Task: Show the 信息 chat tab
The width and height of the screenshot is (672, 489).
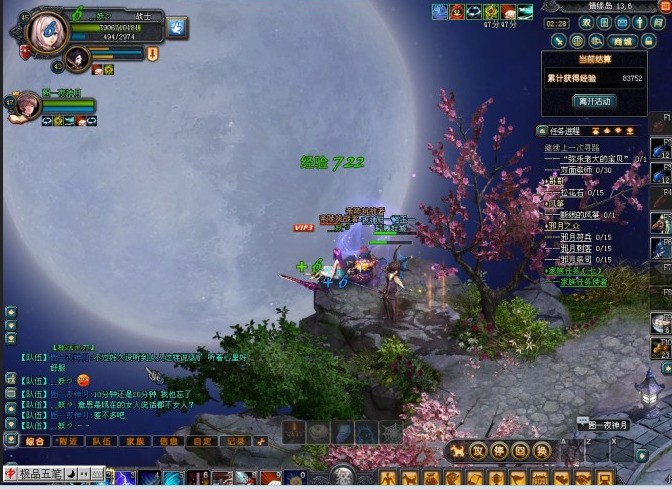Action: 169,440
